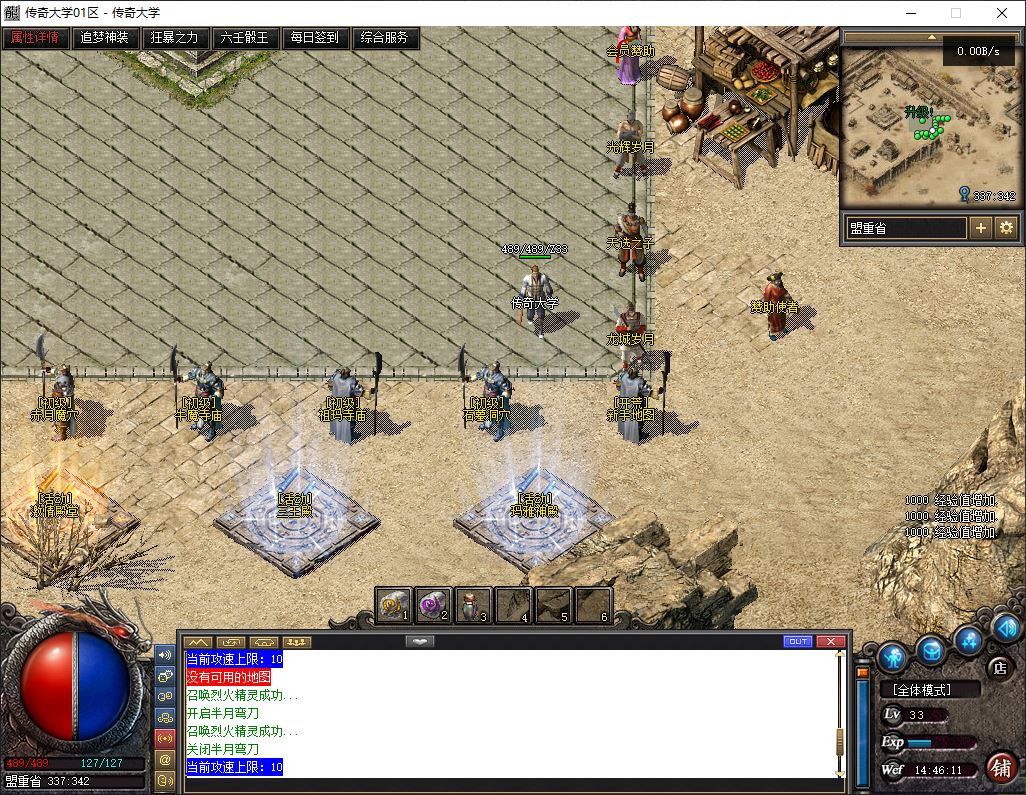Screen dimensions: 1026x795
Task: Select the 狂暴之力 menu button
Action: 175,38
